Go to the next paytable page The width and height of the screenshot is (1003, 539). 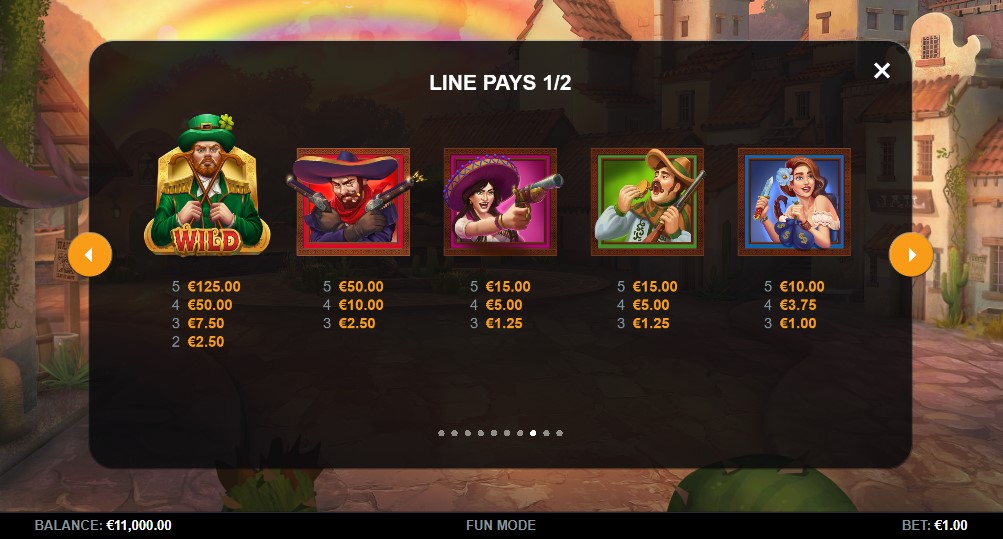pos(910,256)
